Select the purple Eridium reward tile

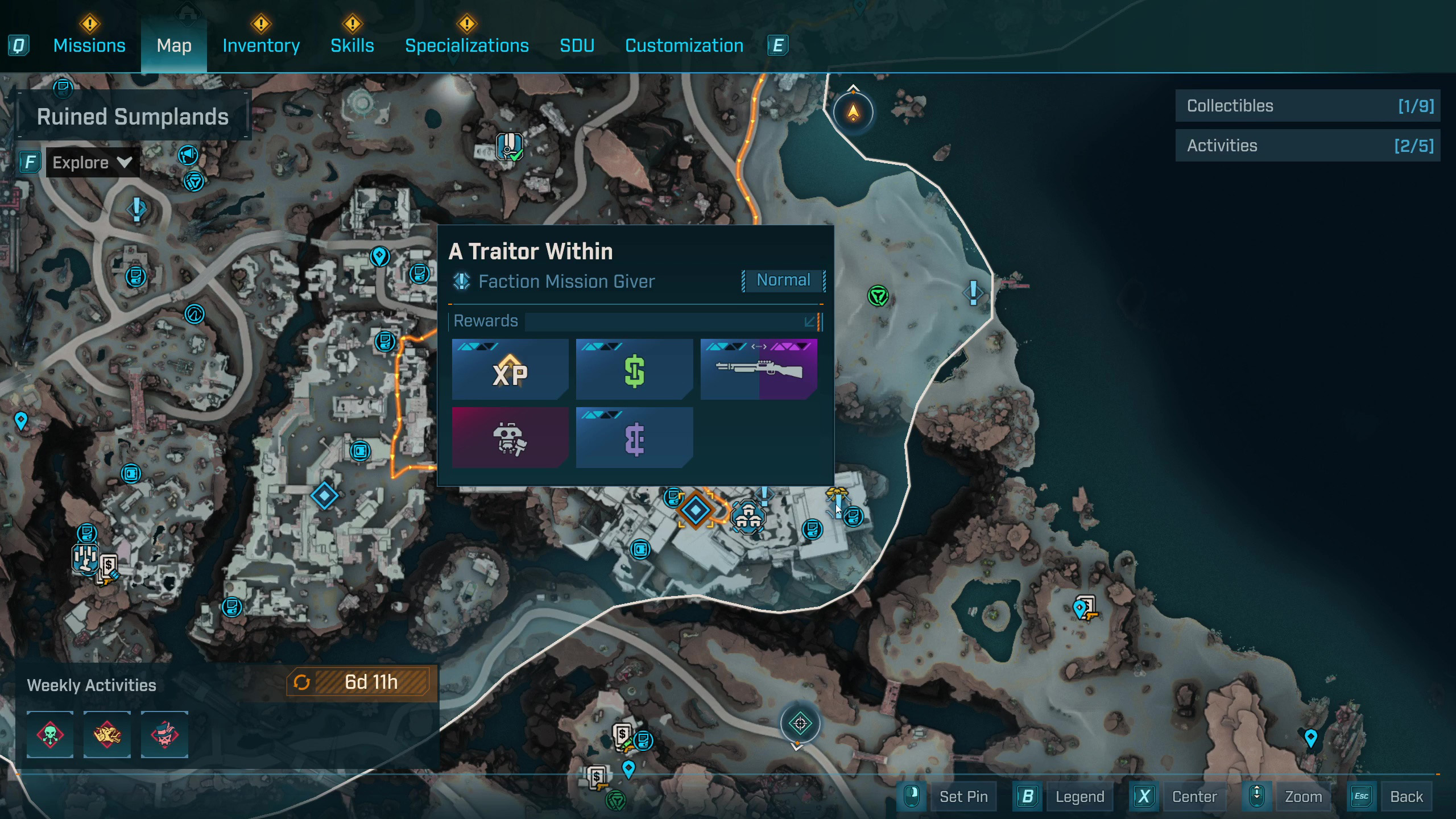click(634, 437)
